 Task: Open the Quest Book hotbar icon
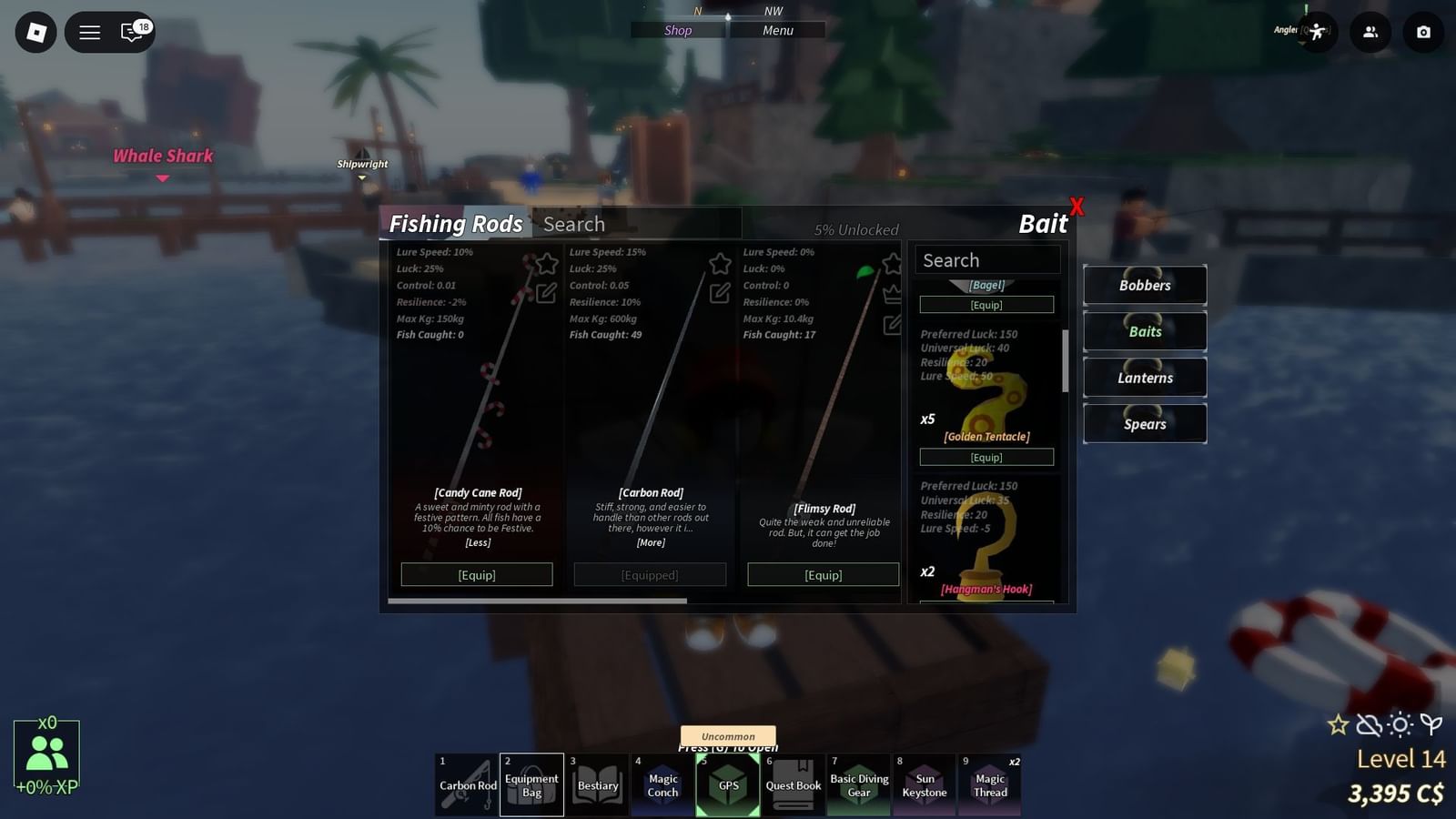click(x=794, y=784)
